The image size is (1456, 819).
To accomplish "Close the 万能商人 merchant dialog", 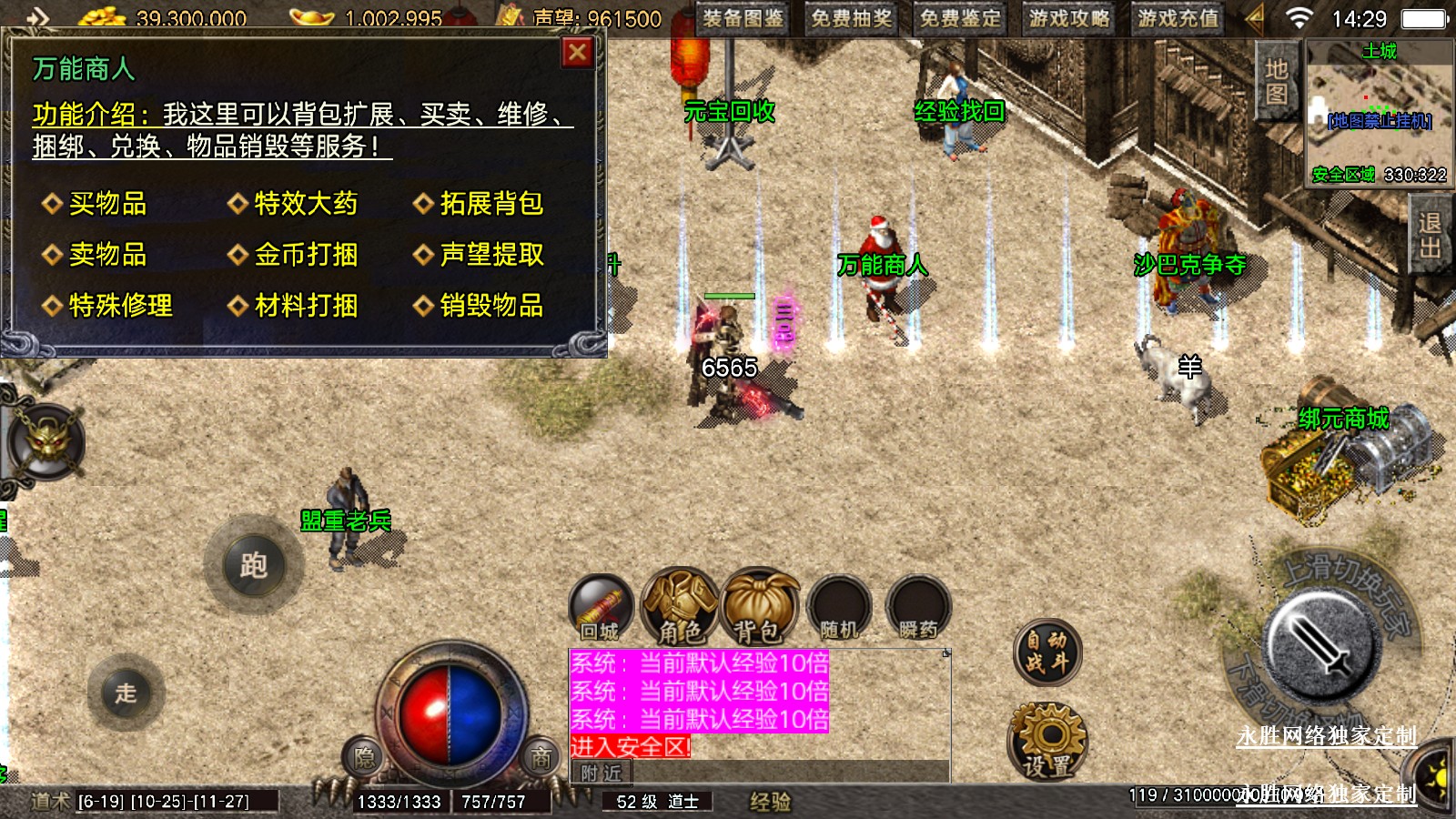I will [x=577, y=53].
